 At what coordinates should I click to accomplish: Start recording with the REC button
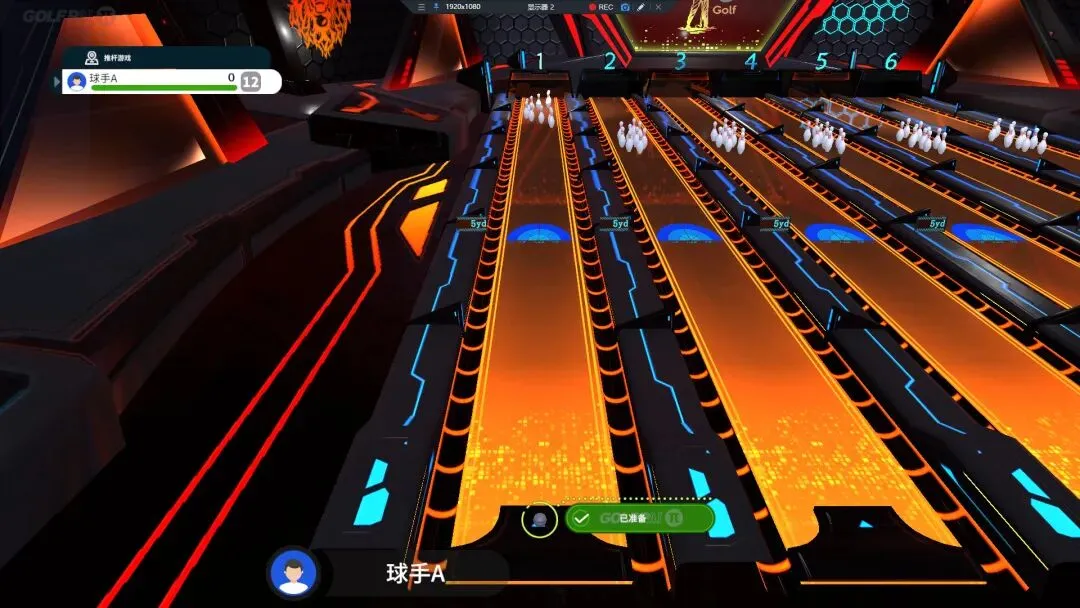pyautogui.click(x=601, y=6)
